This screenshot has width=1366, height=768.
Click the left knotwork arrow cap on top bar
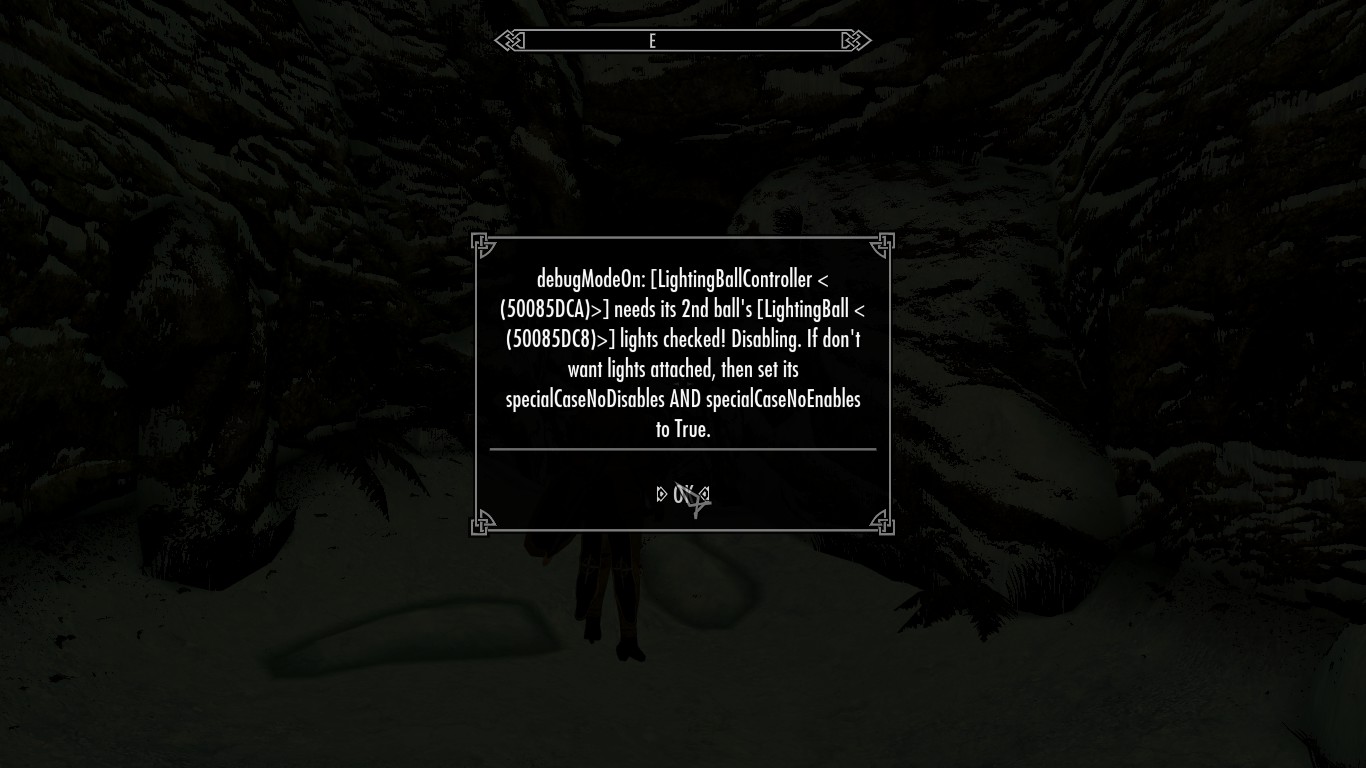[x=510, y=40]
